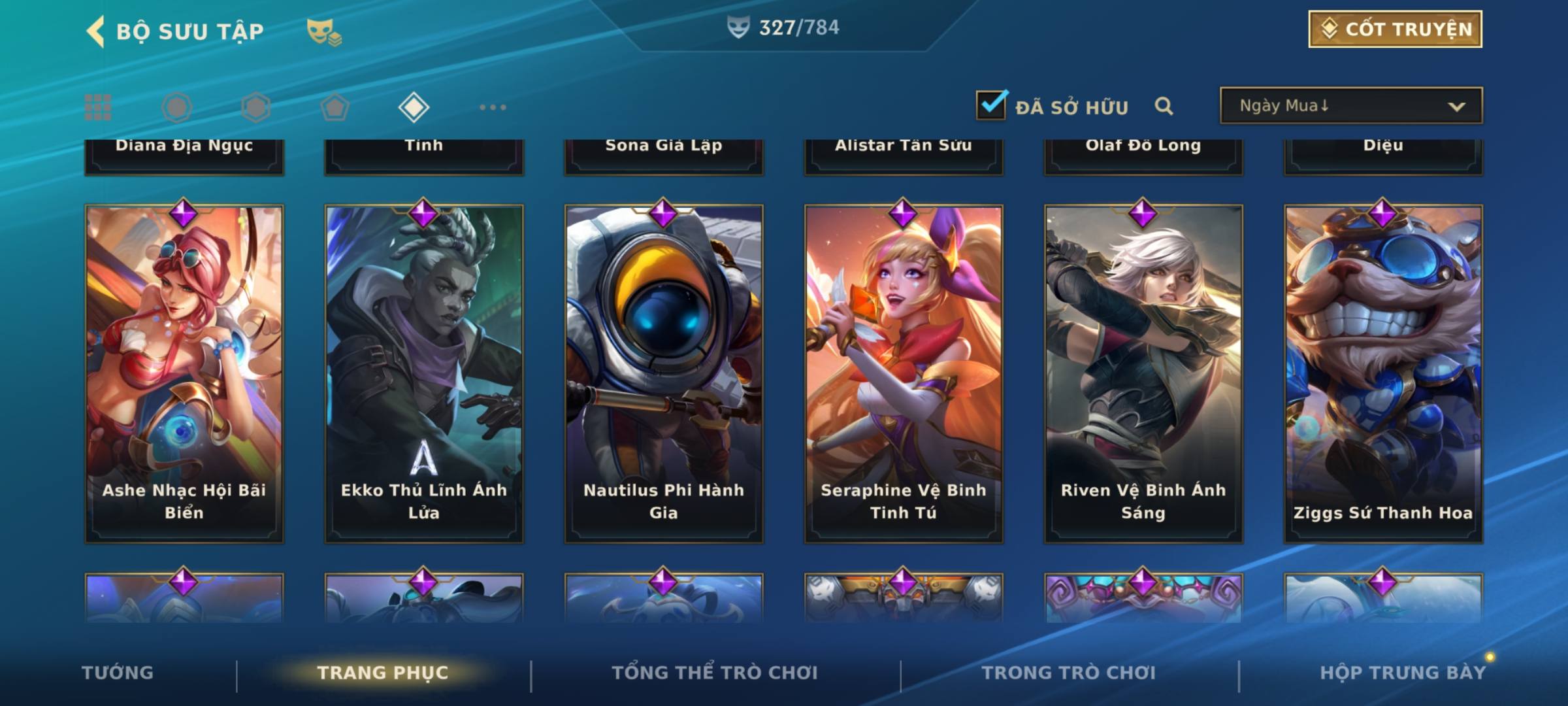Open the Cốt Truyện button

pyautogui.click(x=1395, y=29)
